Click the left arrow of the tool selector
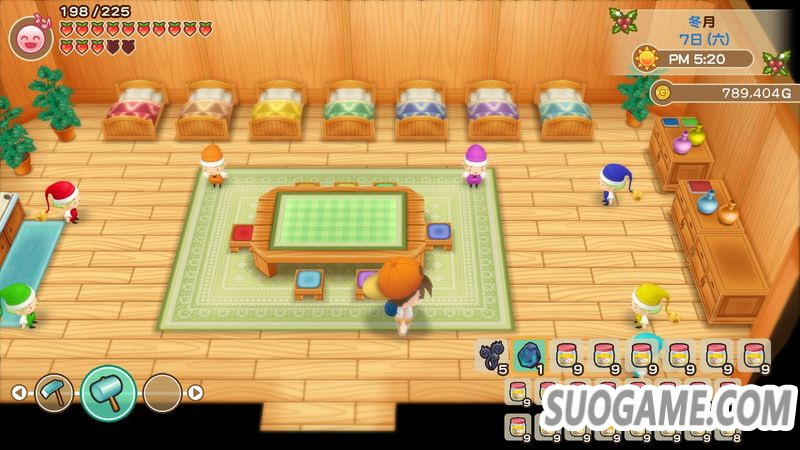This screenshot has width=800, height=450. [19, 392]
